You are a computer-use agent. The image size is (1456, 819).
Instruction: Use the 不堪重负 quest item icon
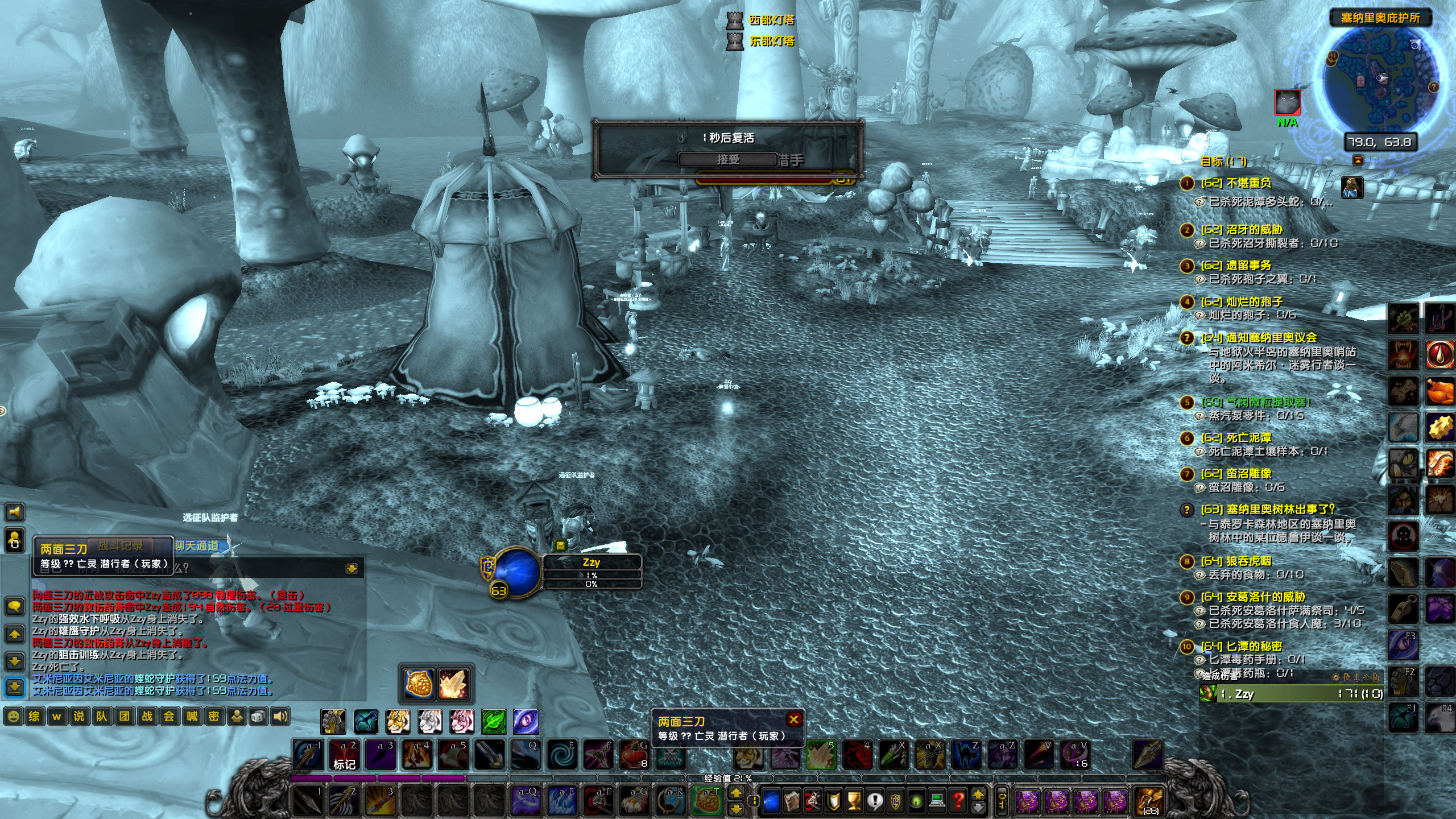click(1352, 187)
